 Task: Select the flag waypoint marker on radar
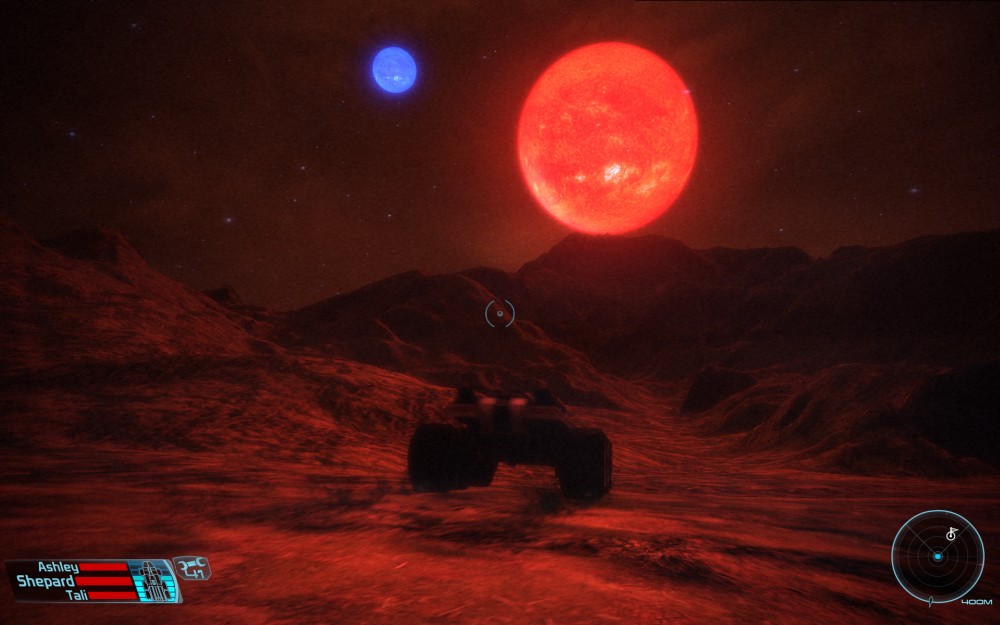pos(951,534)
